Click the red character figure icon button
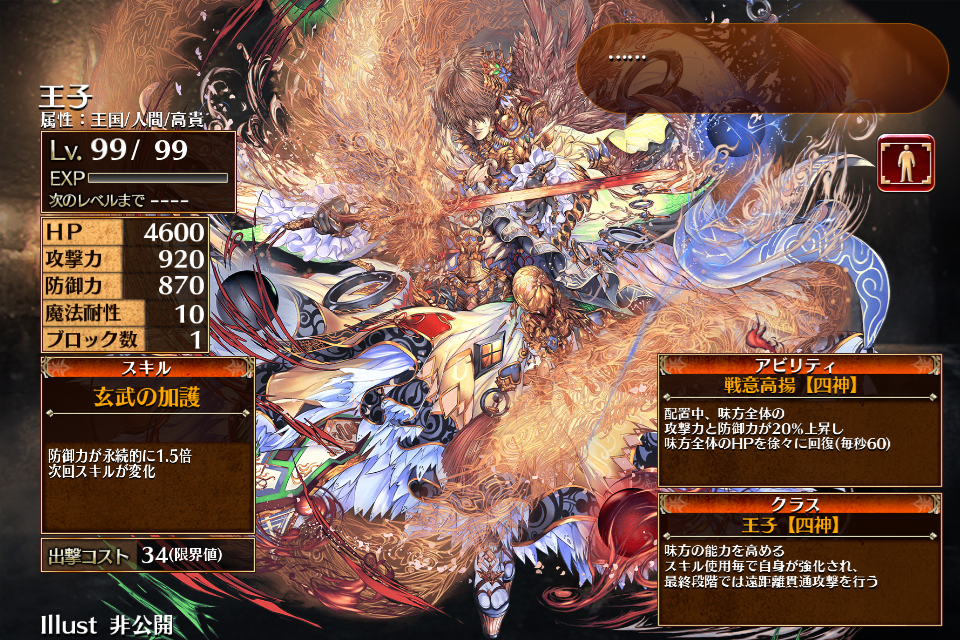The width and height of the screenshot is (960, 640). pos(906,162)
